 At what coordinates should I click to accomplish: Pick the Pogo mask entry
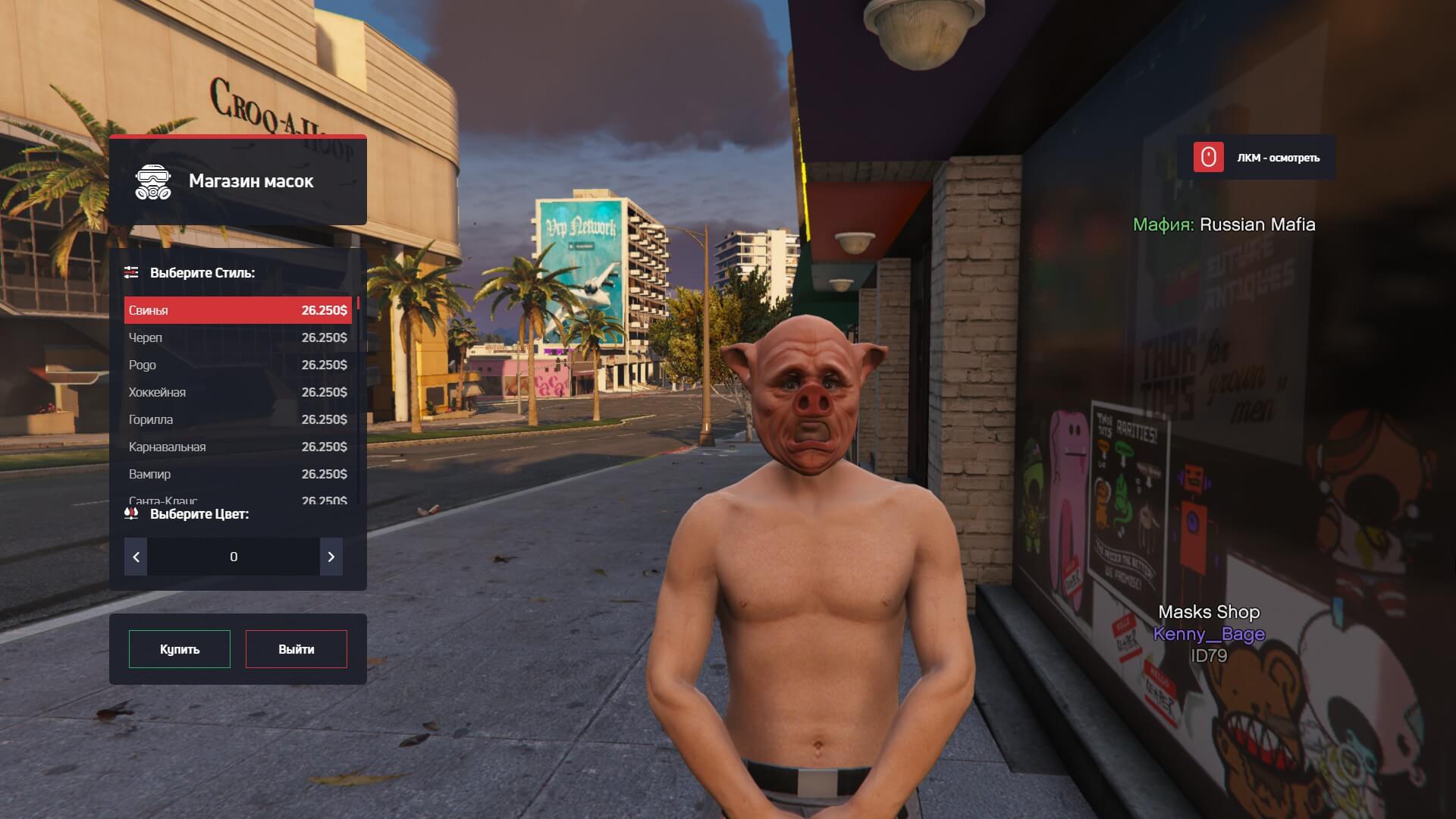point(237,365)
